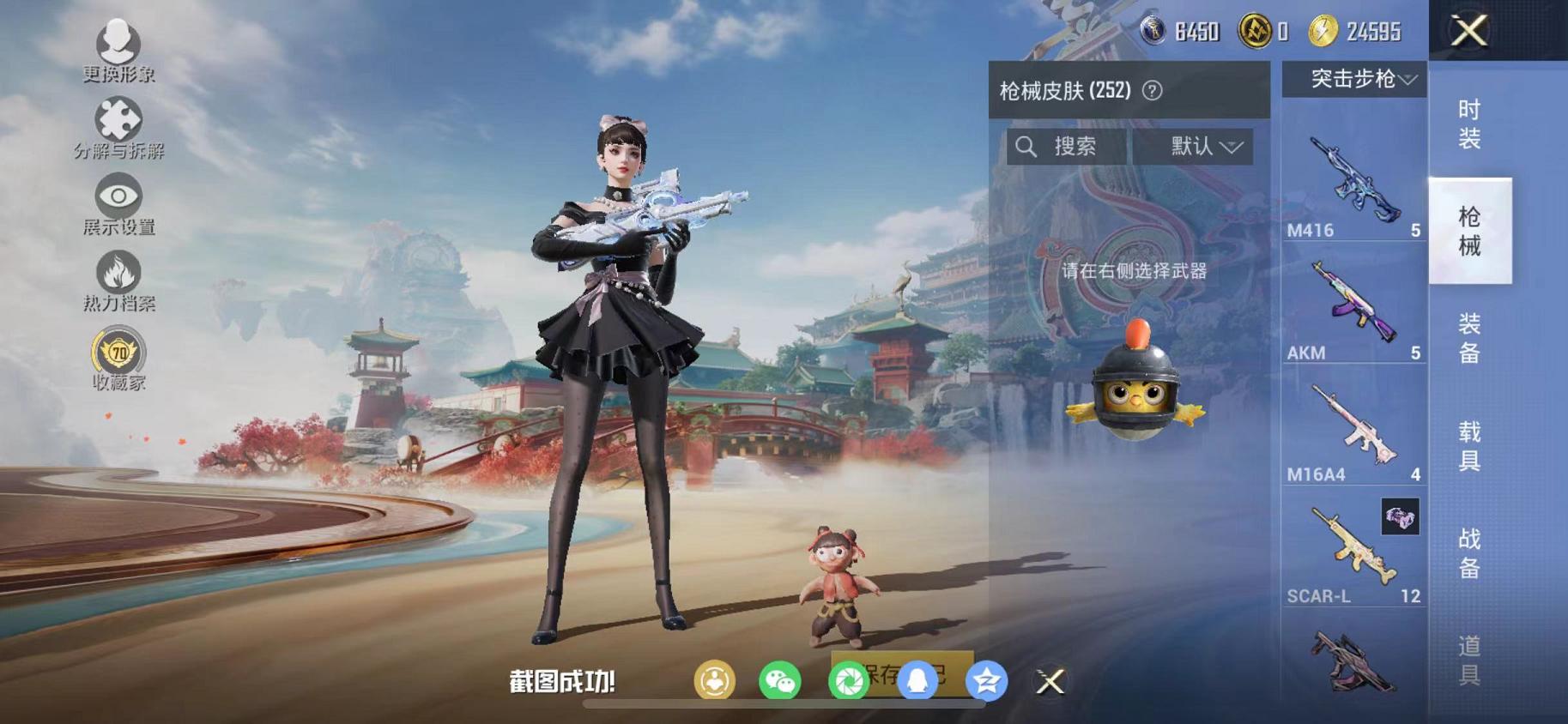
Task: Click the gold coin currency icon
Action: [1255, 32]
